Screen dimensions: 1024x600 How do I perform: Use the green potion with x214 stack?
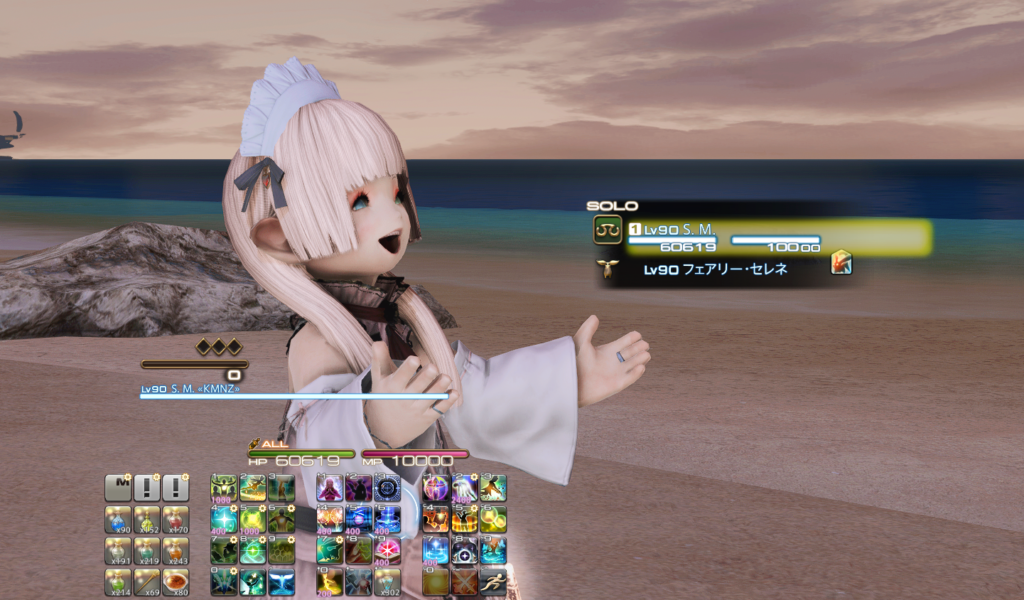pos(118,582)
